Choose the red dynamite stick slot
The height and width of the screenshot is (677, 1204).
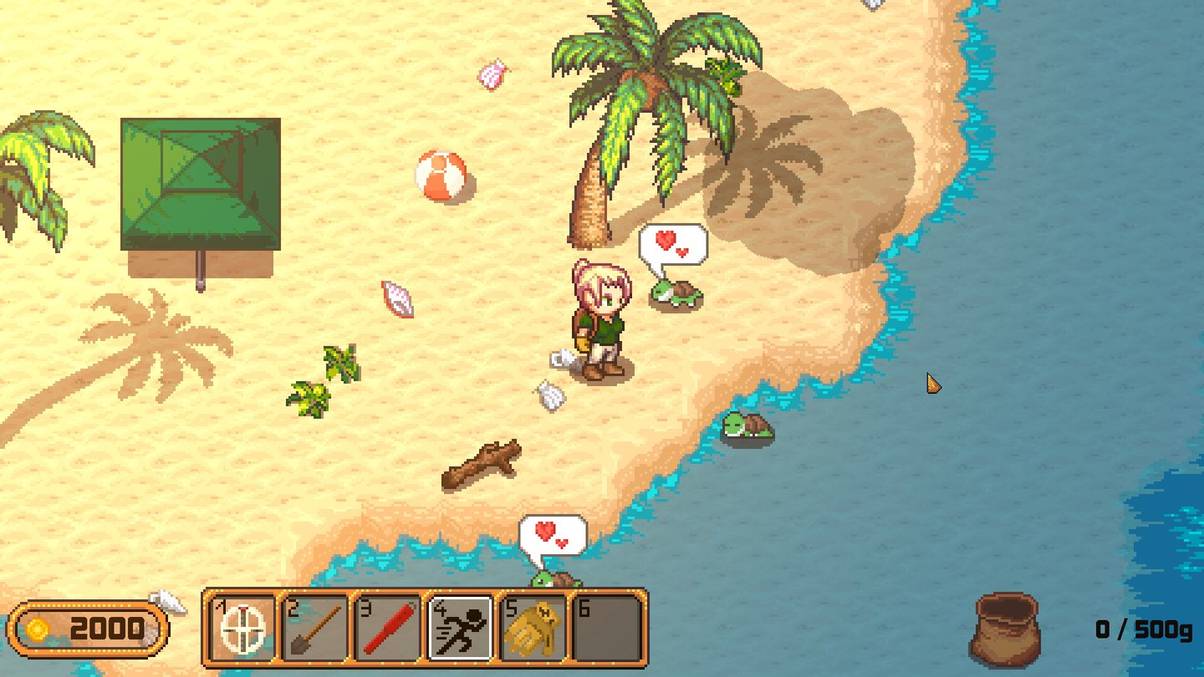(388, 628)
